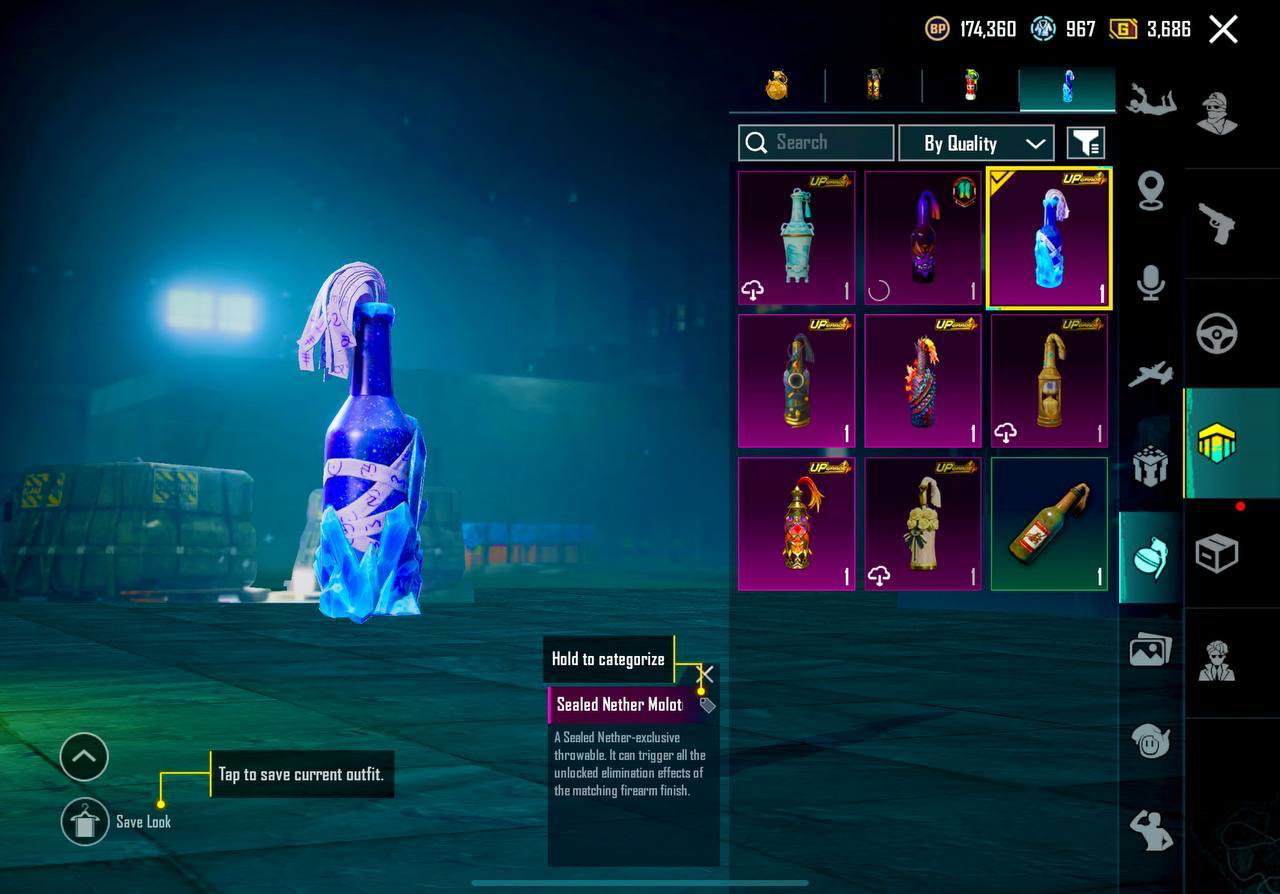Open the vehicle steering wheel category

click(x=1217, y=333)
